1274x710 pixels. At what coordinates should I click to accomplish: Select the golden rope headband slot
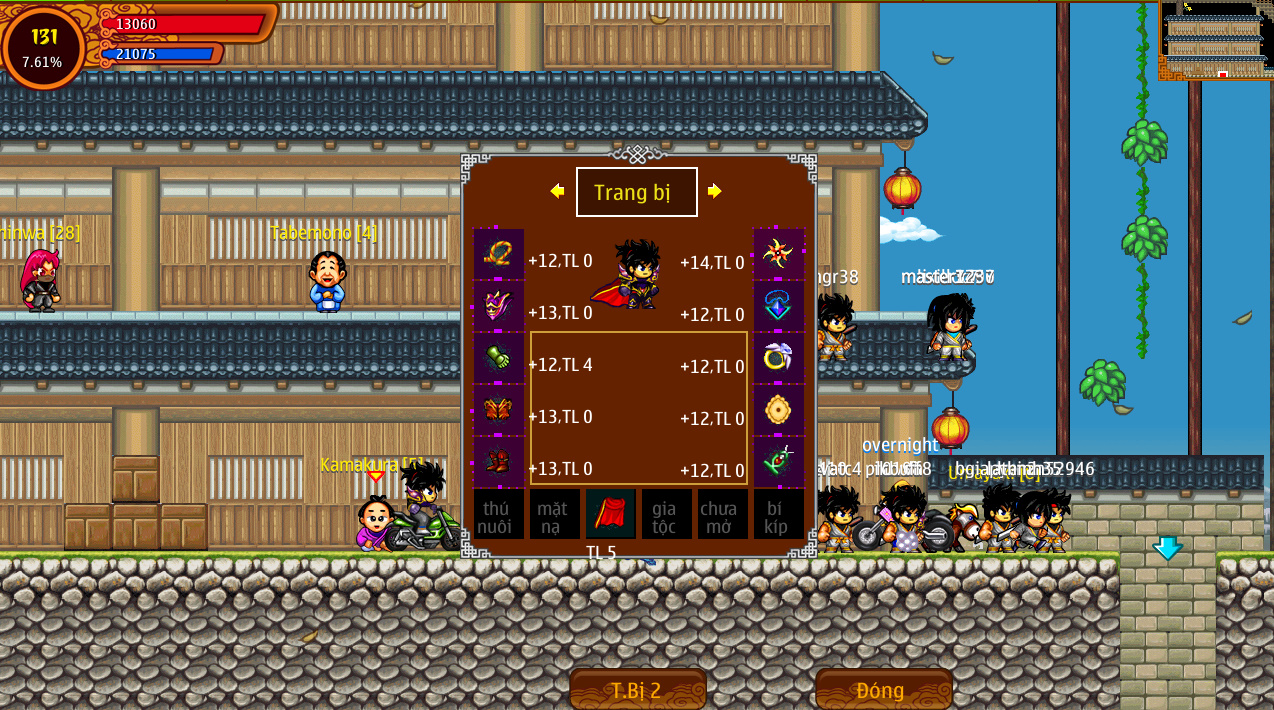498,254
